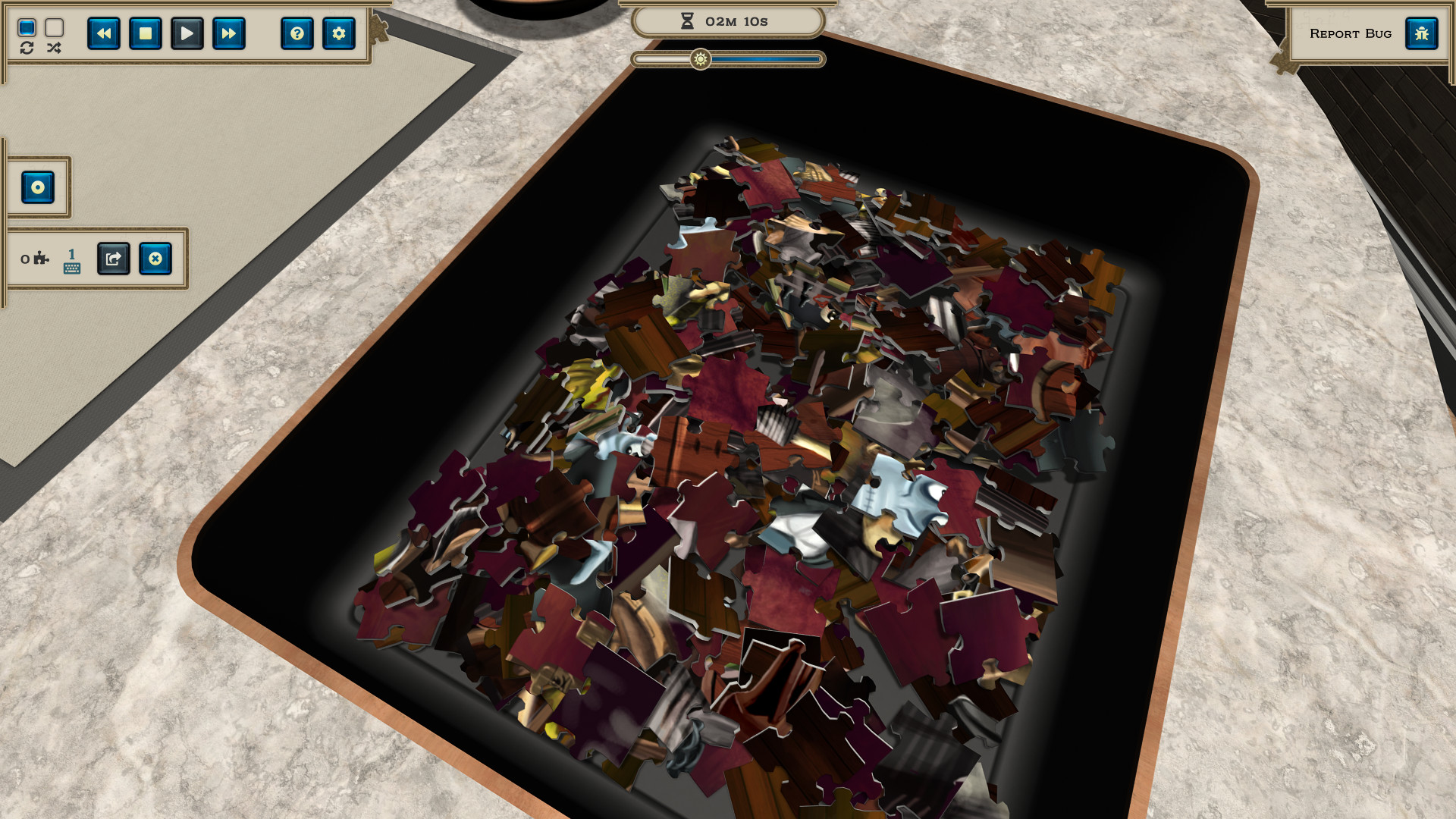Image resolution: width=1456 pixels, height=819 pixels.
Task: Click the Rewind double-arrow button
Action: [x=105, y=33]
